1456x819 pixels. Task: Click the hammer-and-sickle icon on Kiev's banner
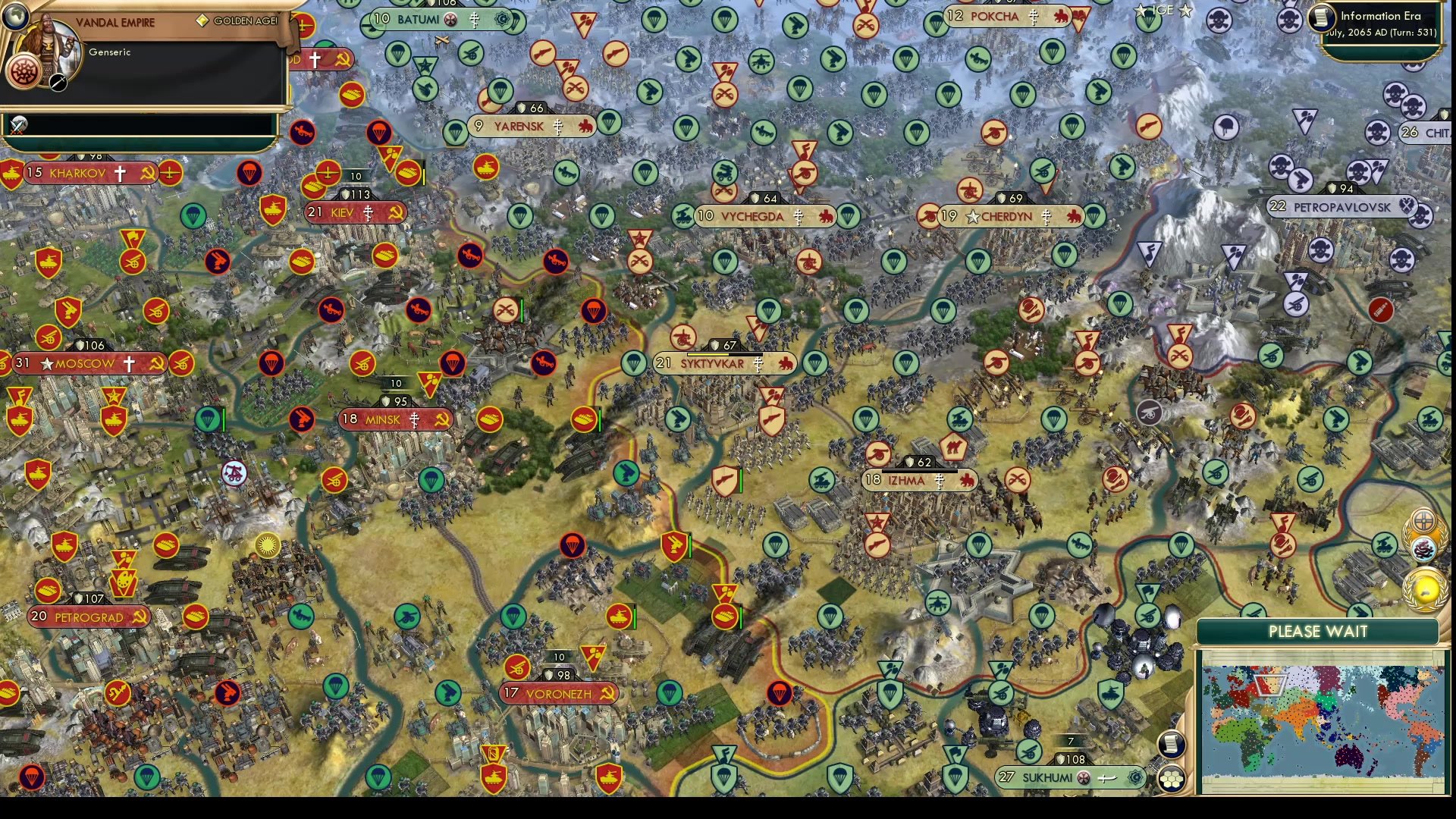[x=395, y=212]
